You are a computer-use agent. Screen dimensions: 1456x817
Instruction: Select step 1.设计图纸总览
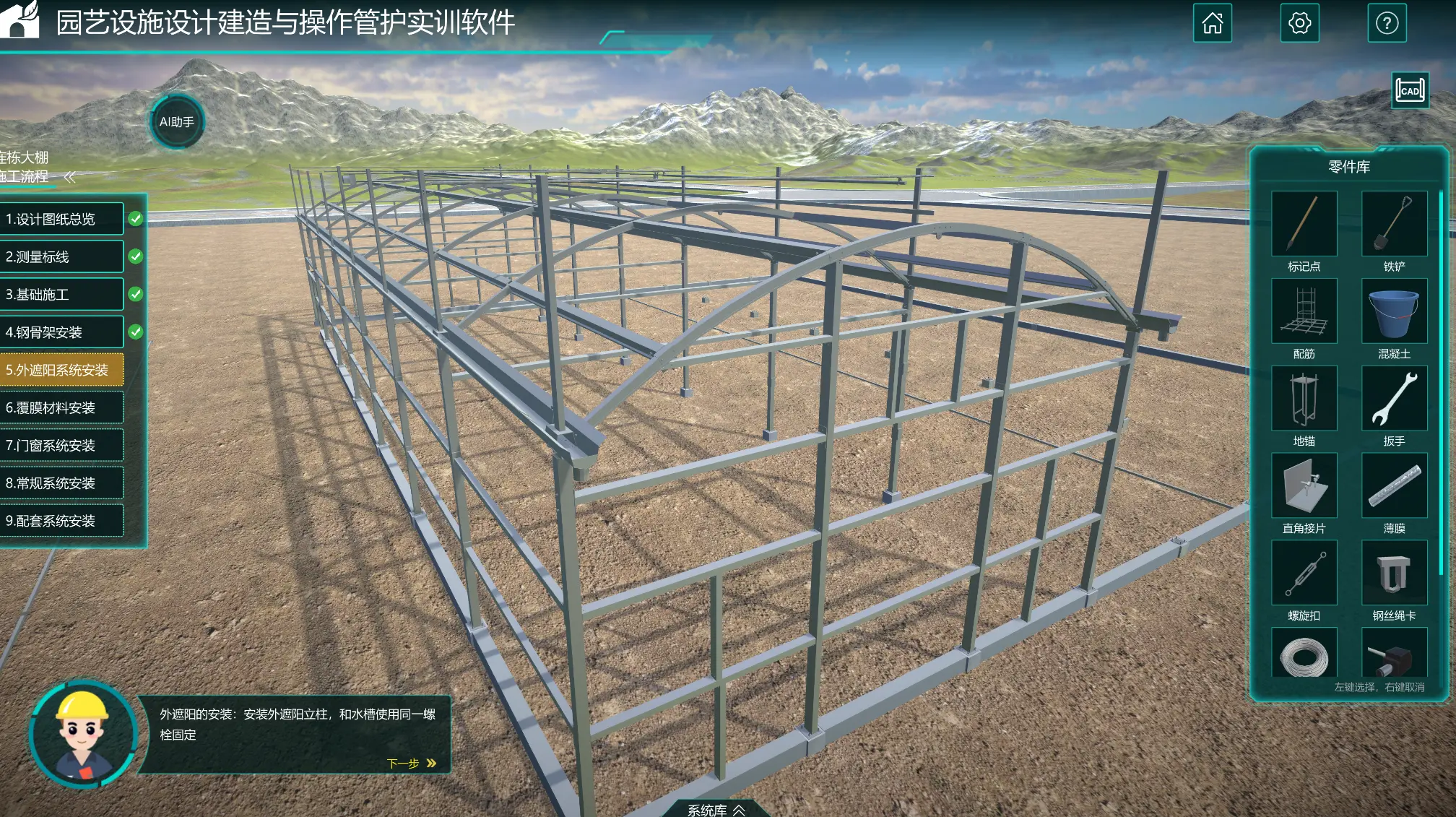point(61,219)
